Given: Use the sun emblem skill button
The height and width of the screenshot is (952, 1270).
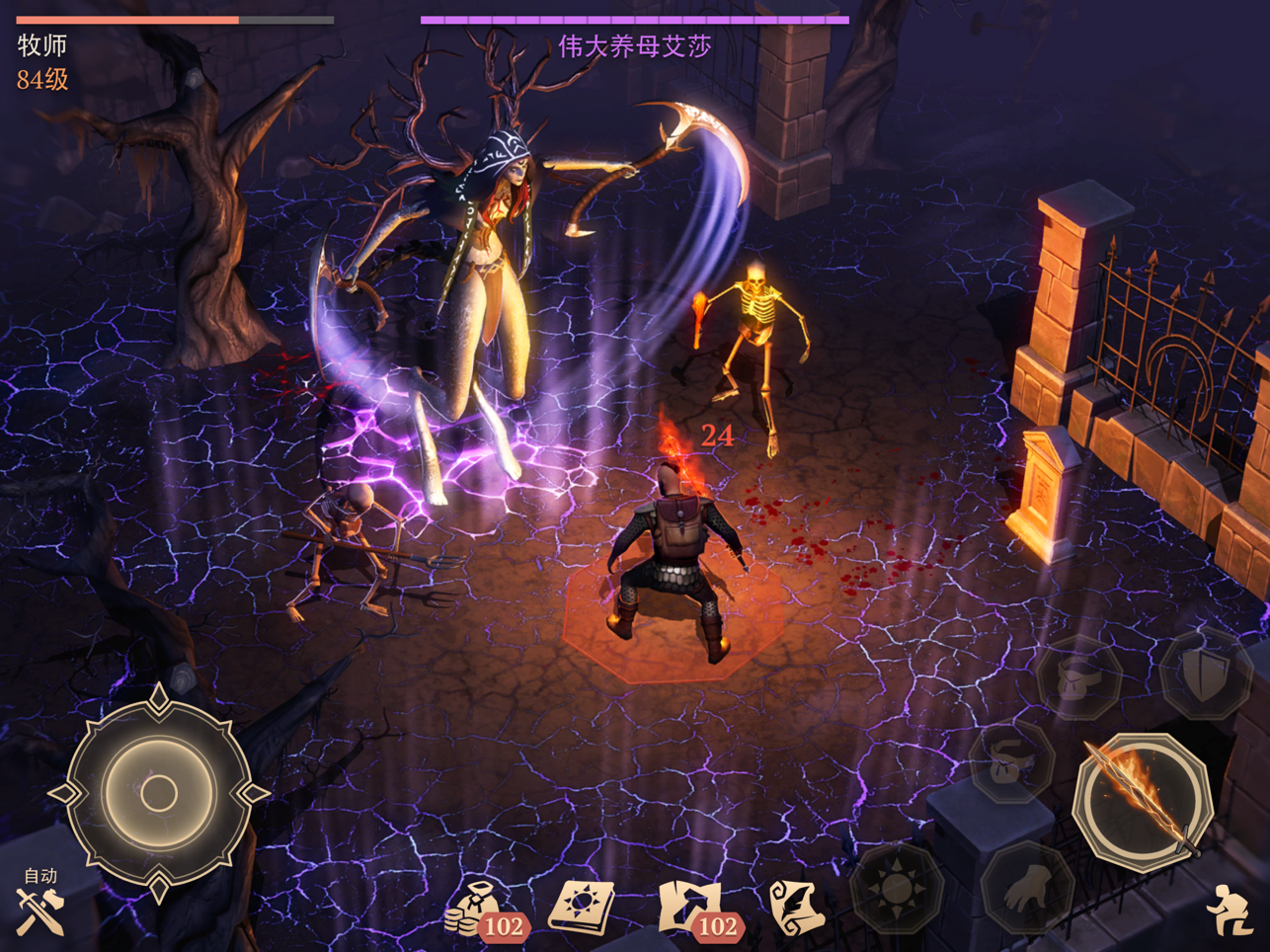Looking at the screenshot, I should (x=896, y=888).
